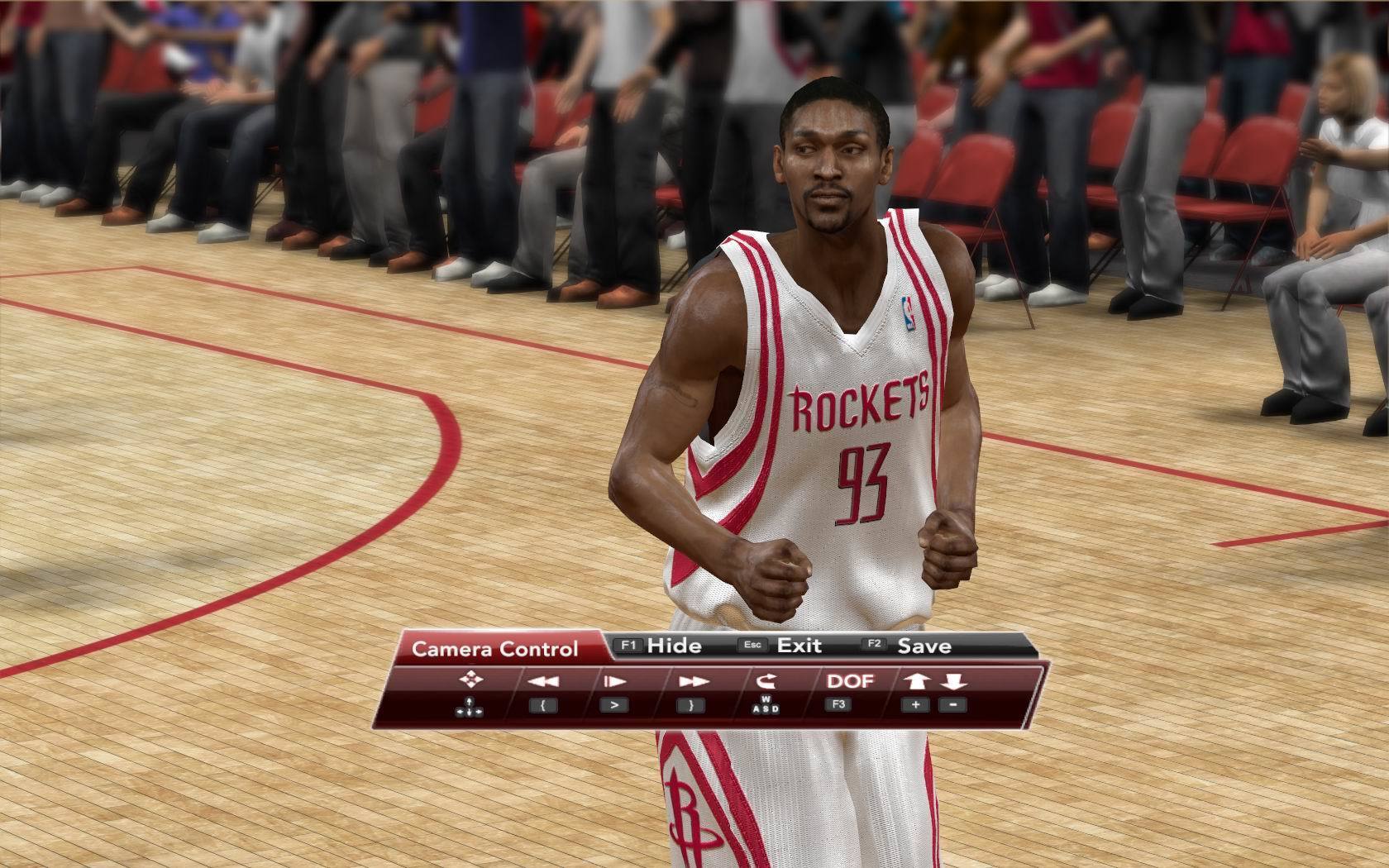Click the four-way camera move icon
Image resolution: width=1389 pixels, height=868 pixels.
point(471,680)
